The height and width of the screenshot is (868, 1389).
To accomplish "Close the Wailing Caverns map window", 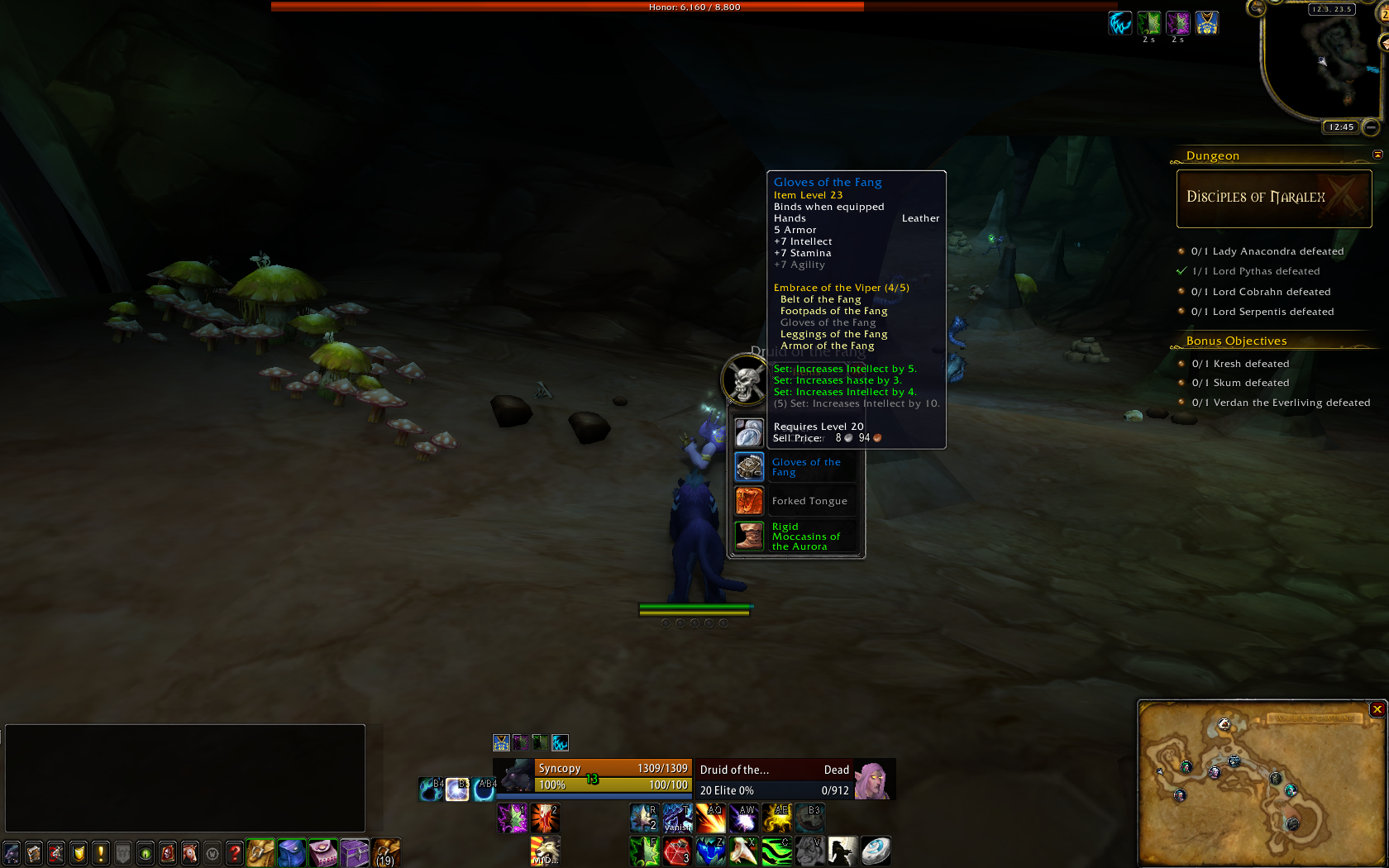I will click(1377, 709).
